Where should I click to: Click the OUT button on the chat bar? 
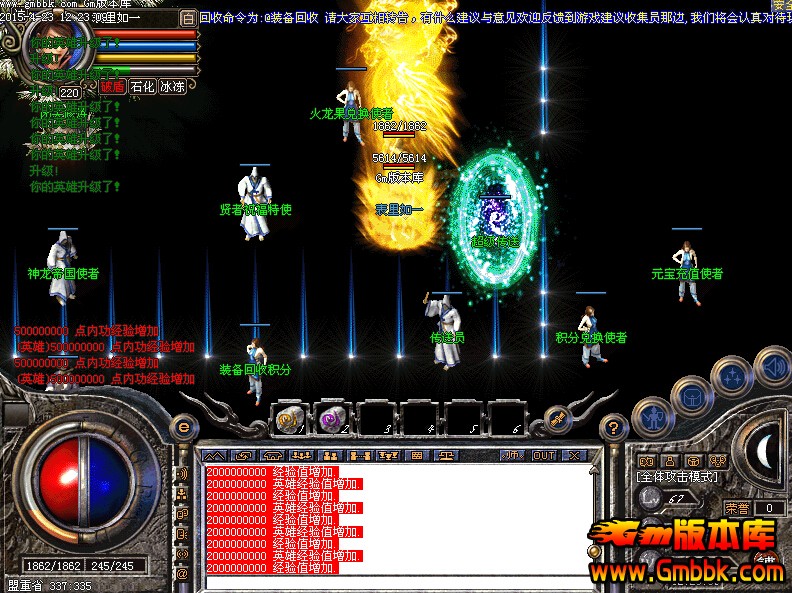tap(543, 455)
